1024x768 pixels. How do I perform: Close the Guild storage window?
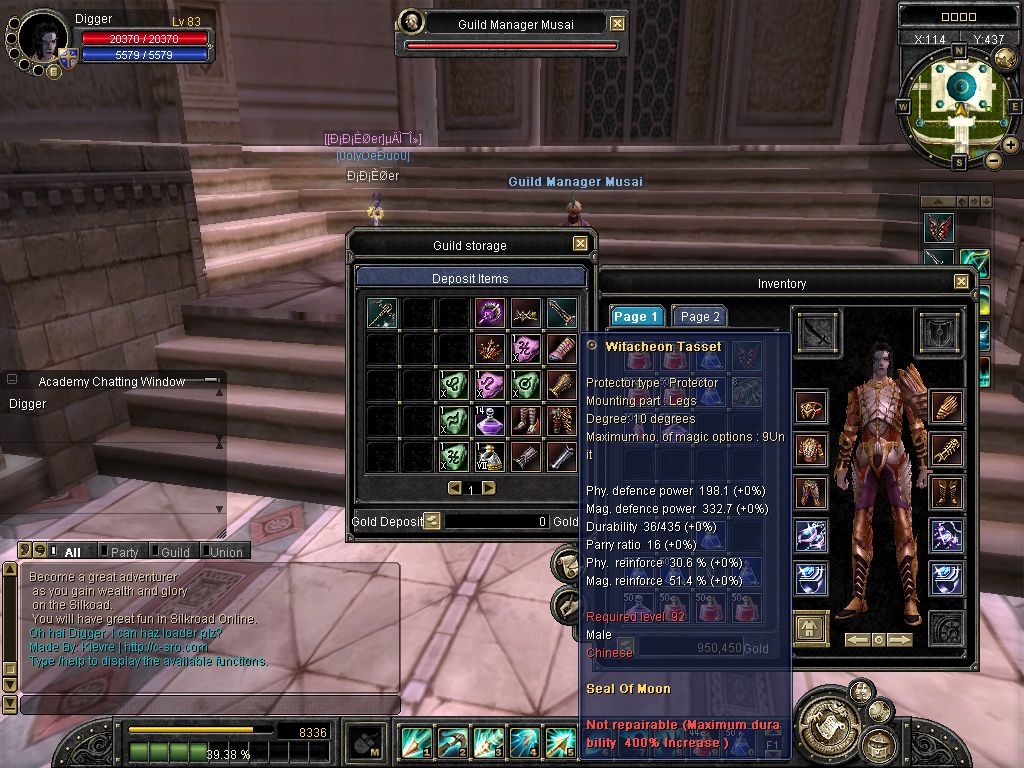tap(580, 244)
